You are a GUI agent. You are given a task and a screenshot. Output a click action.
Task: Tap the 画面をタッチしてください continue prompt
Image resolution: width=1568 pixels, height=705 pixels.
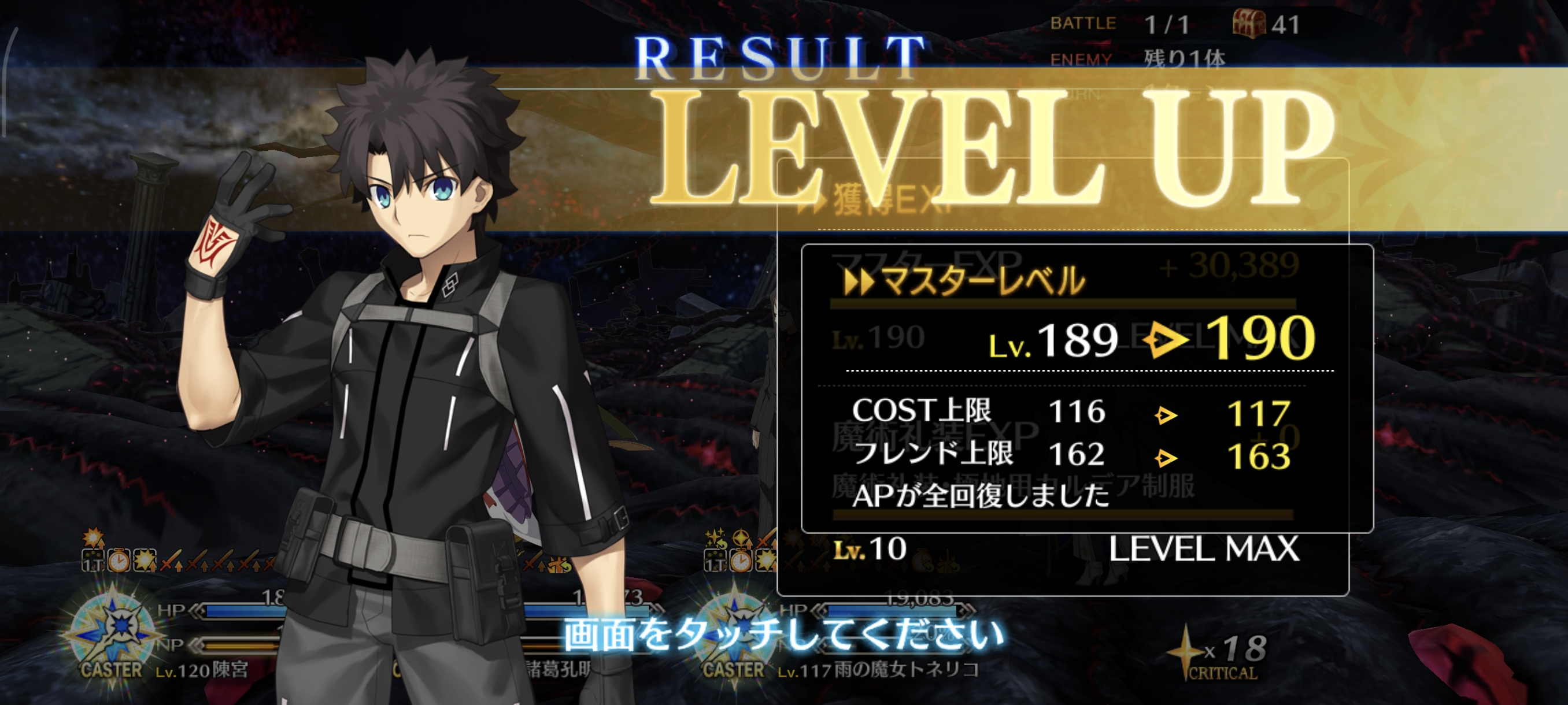(x=783, y=636)
